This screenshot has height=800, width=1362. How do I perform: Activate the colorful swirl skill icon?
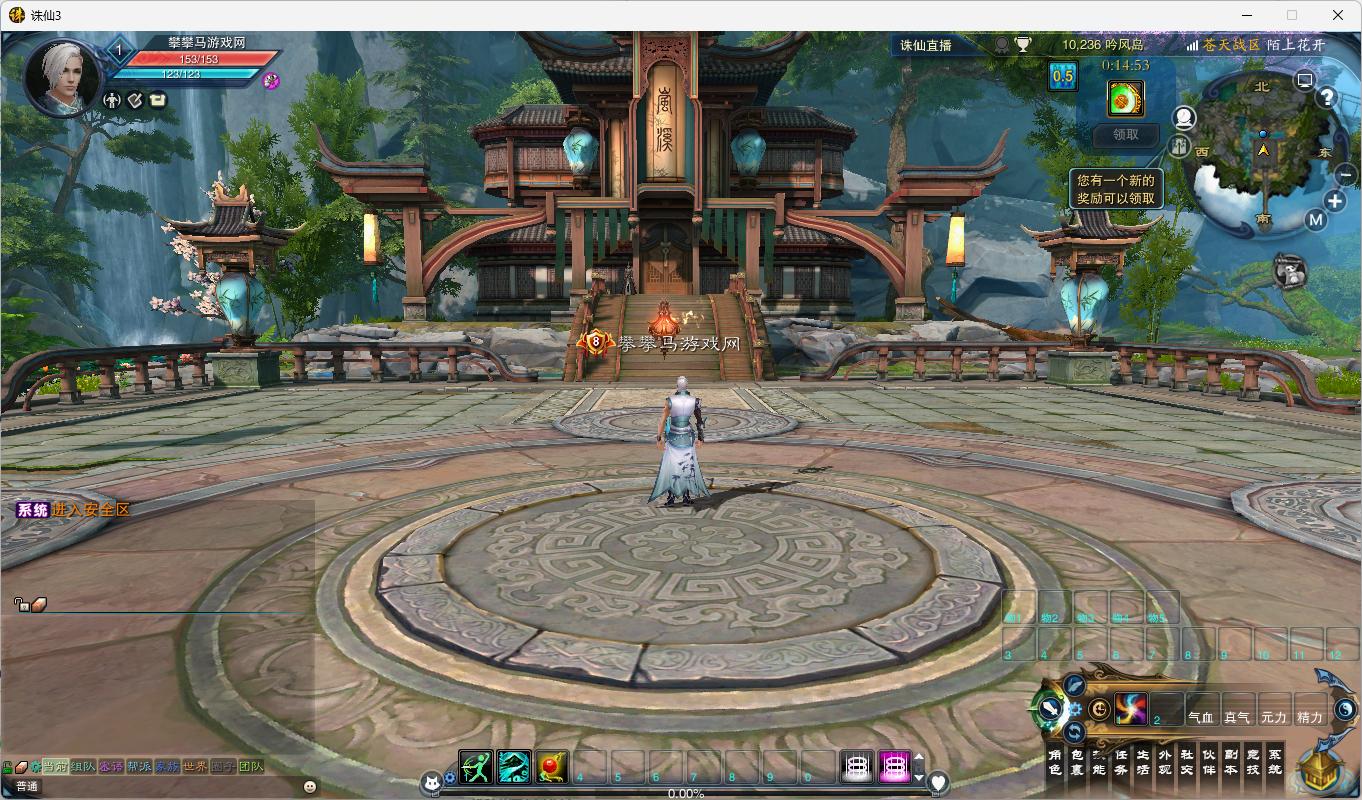coord(1131,709)
